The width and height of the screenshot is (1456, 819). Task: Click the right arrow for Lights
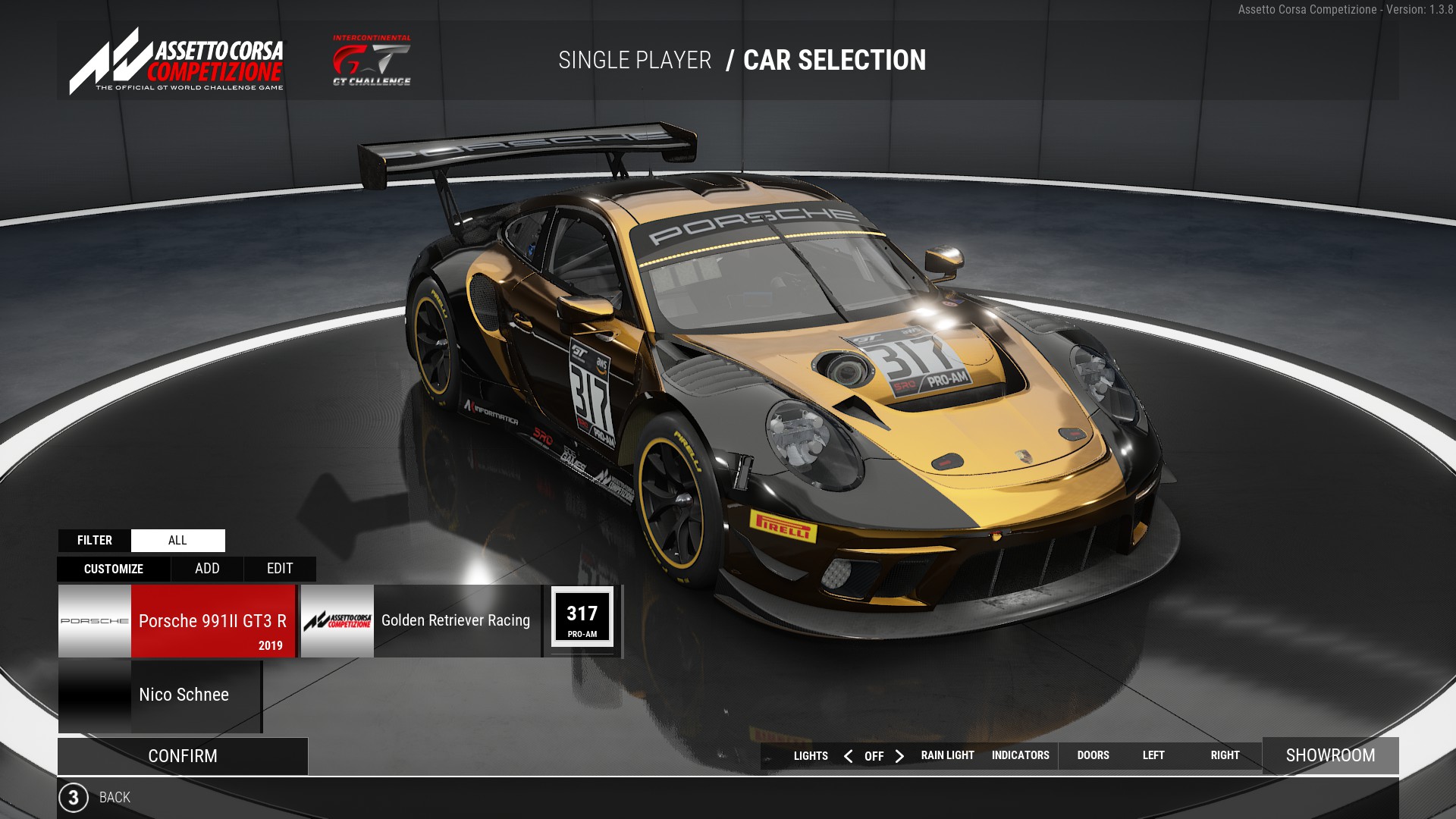click(899, 756)
